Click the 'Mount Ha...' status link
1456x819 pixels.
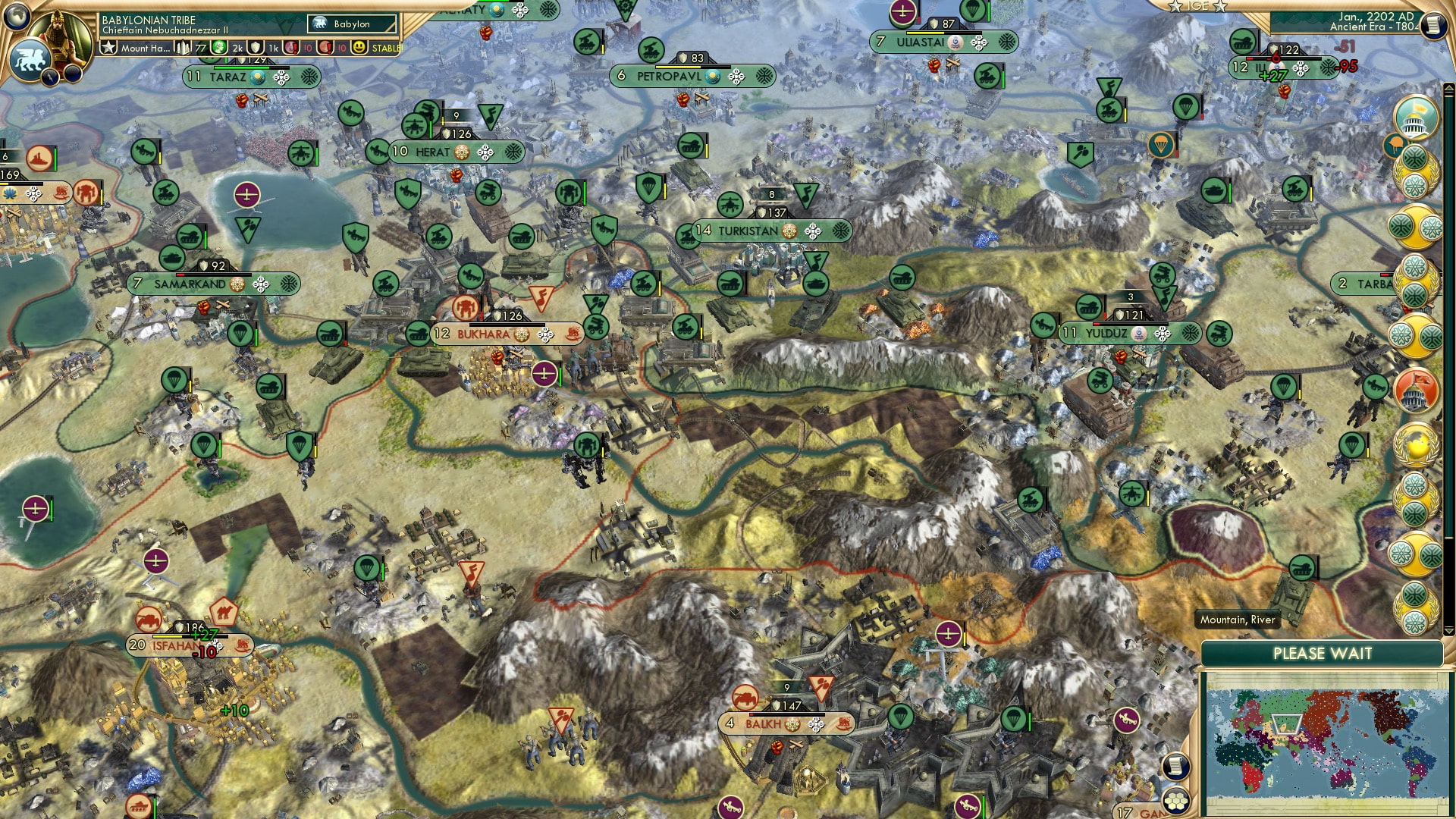coord(146,49)
